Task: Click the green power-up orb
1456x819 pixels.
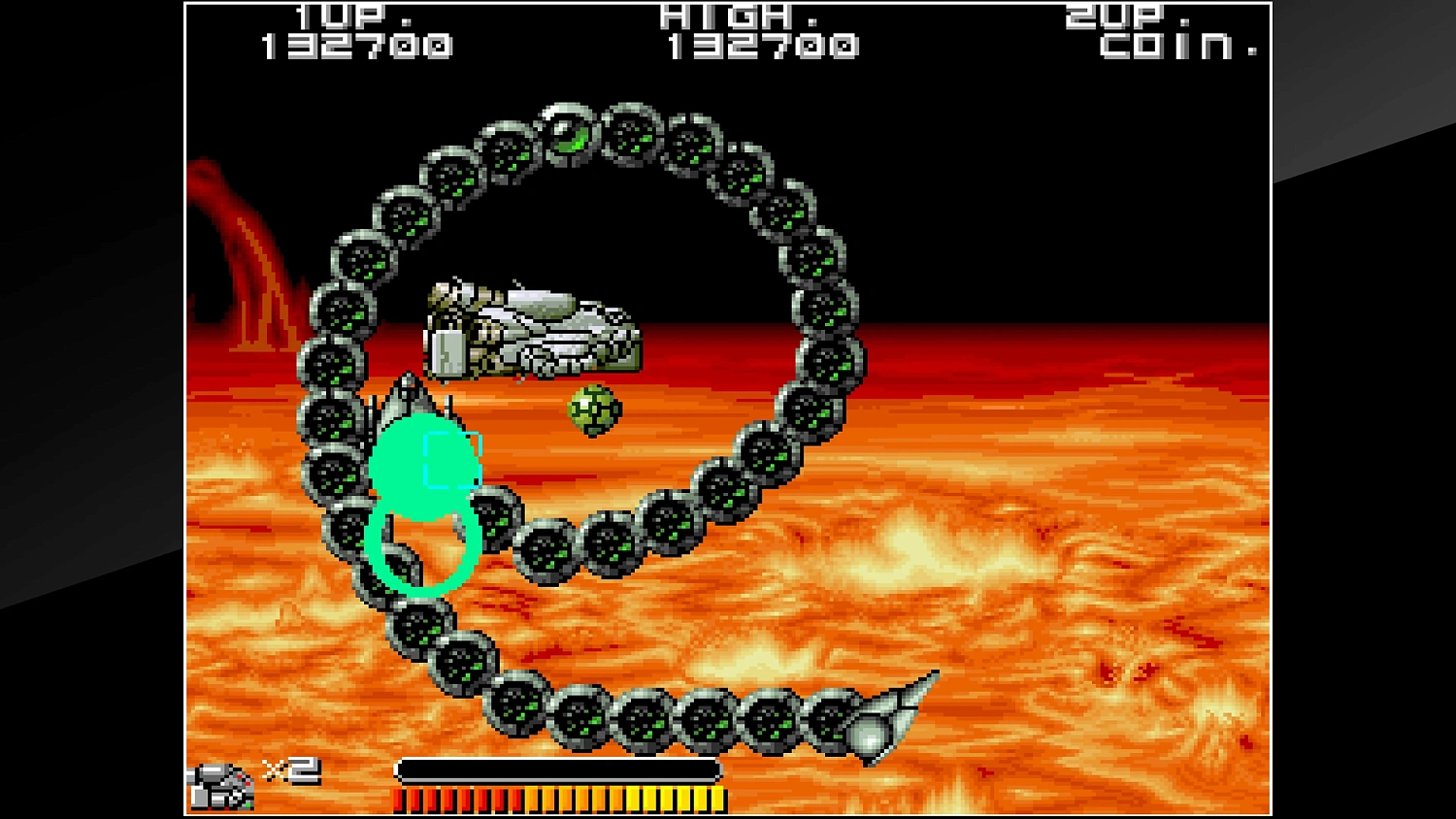Action: 594,411
